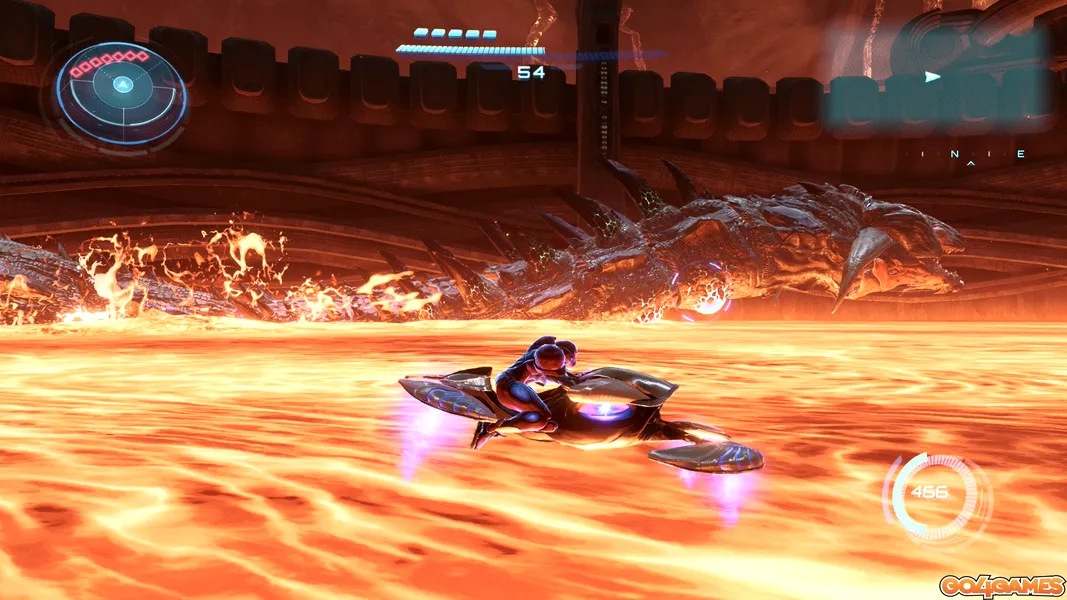Viewport: 1067px width, 600px height.
Task: Click the QQ4Games watermark logo
Action: [x=1002, y=586]
